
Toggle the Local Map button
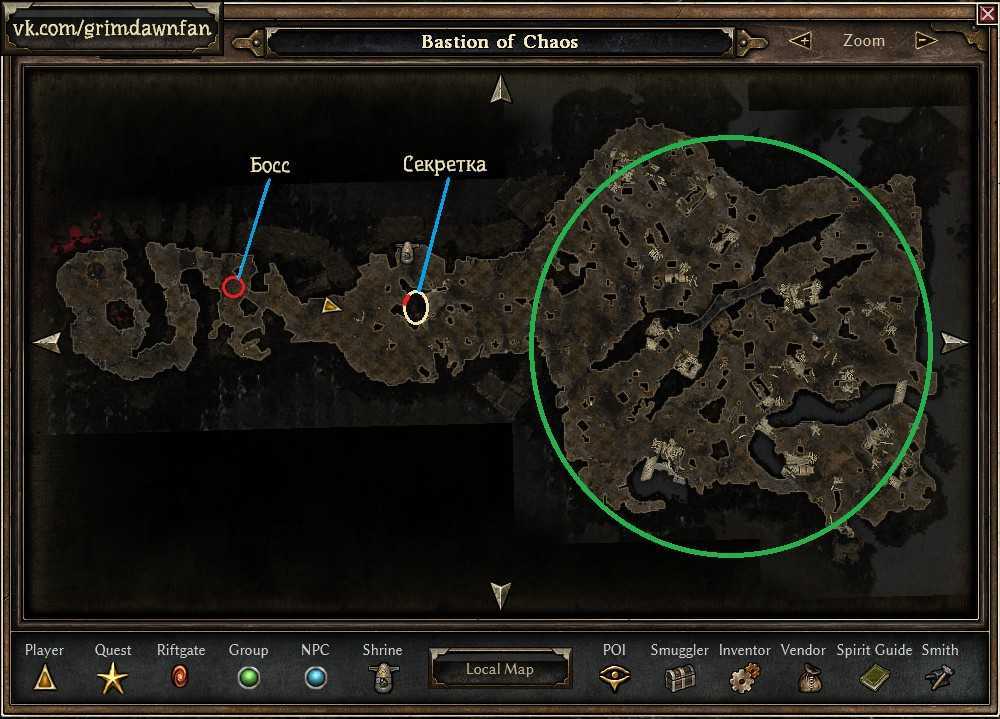pyautogui.click(x=500, y=669)
